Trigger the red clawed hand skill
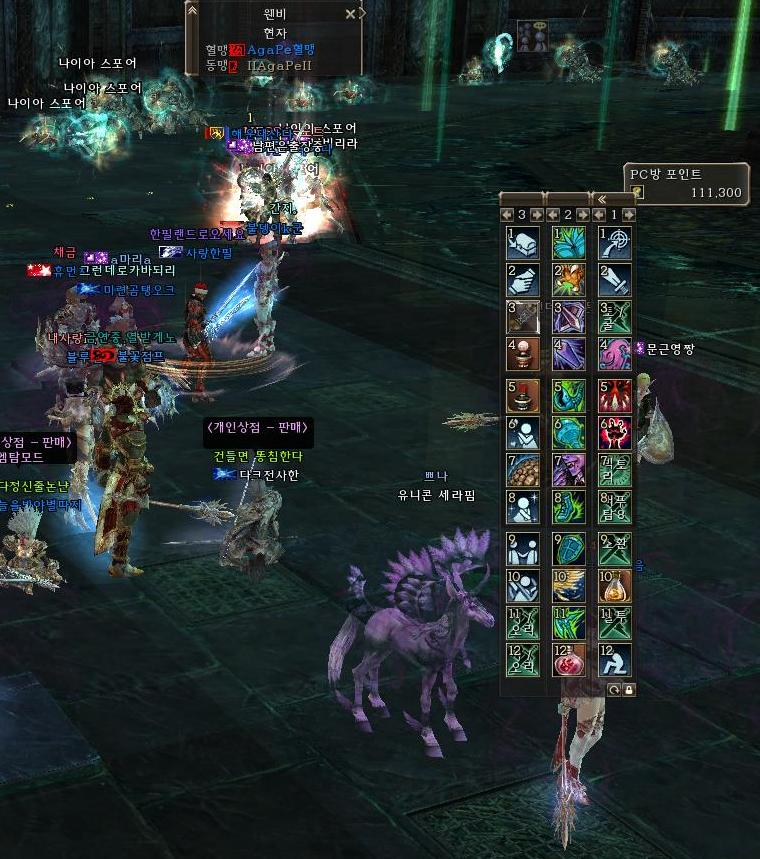This screenshot has height=859, width=760. coord(615,433)
